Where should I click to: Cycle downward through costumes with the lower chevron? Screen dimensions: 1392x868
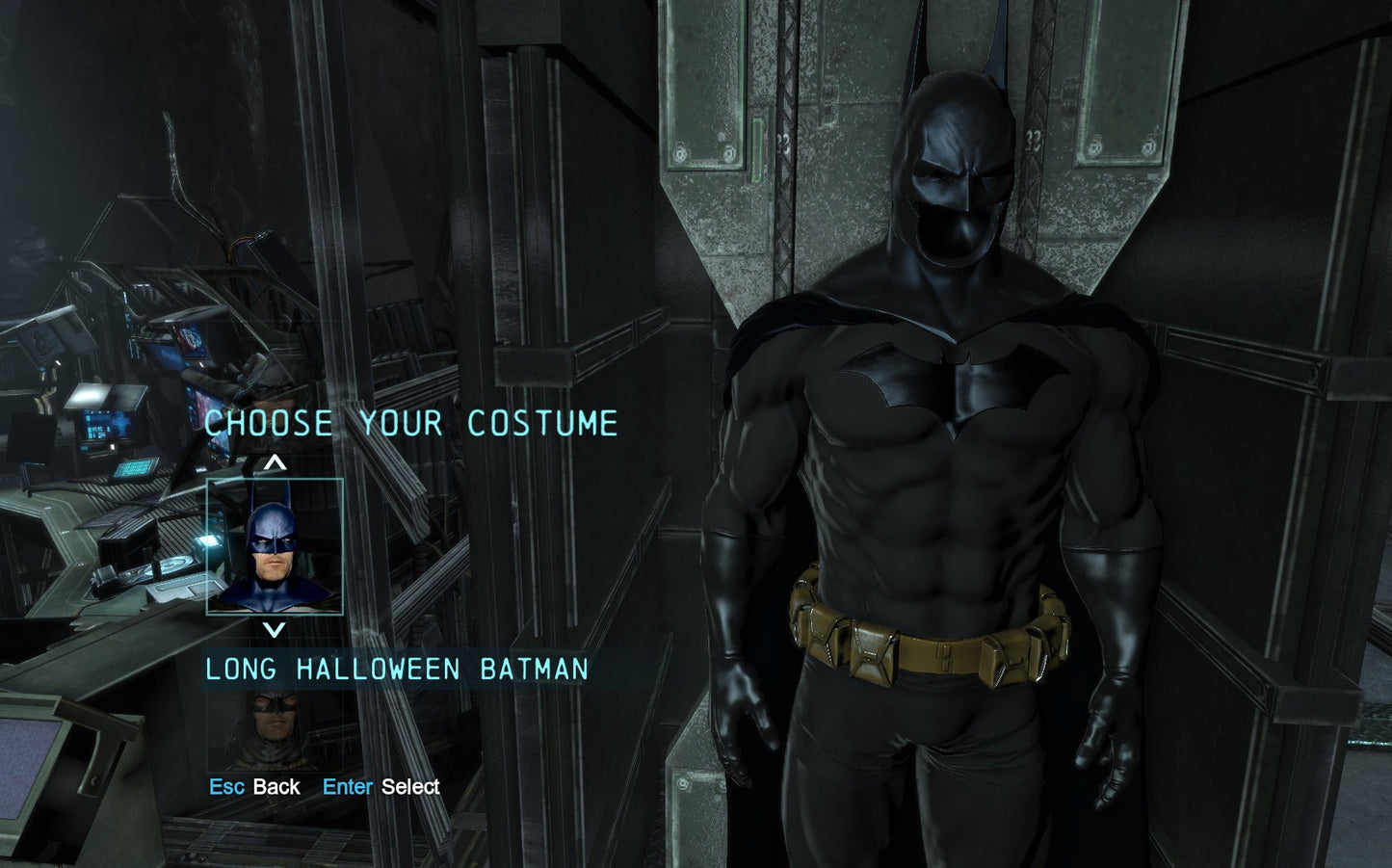coord(273,631)
